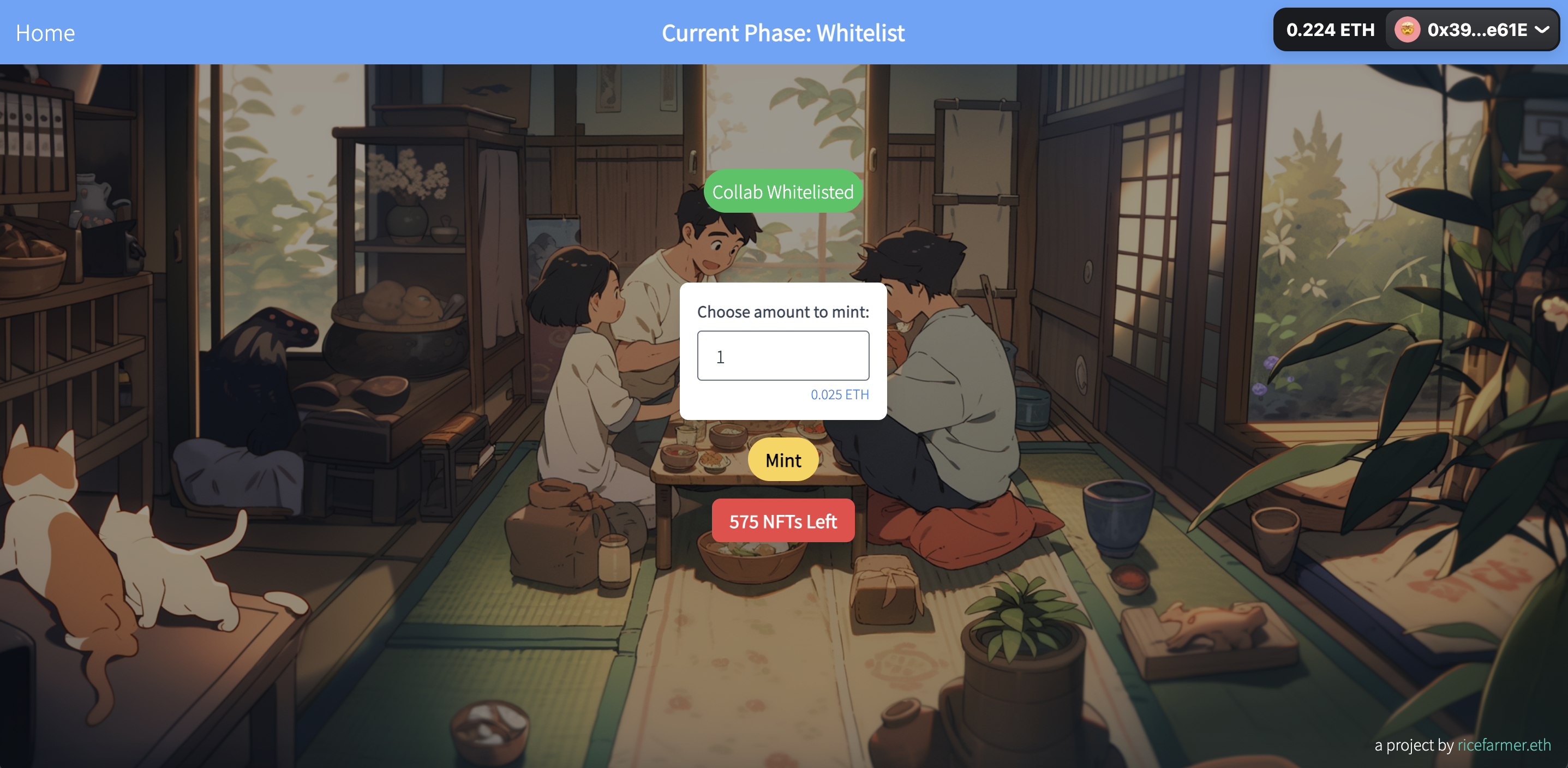Click the yellow Mint button
This screenshot has width=1568, height=768.
(783, 460)
